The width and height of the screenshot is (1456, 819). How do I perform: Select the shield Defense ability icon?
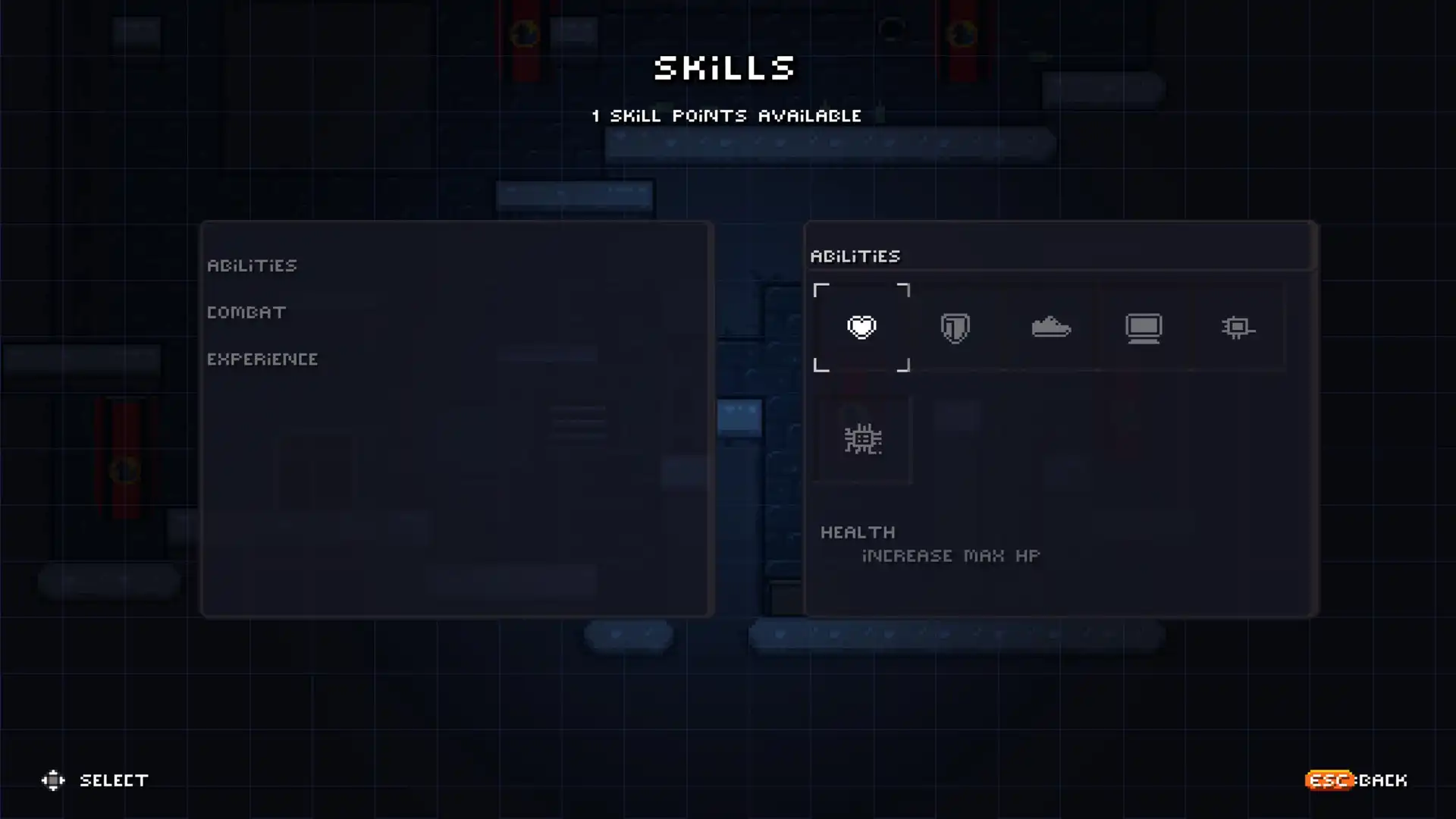(x=955, y=327)
